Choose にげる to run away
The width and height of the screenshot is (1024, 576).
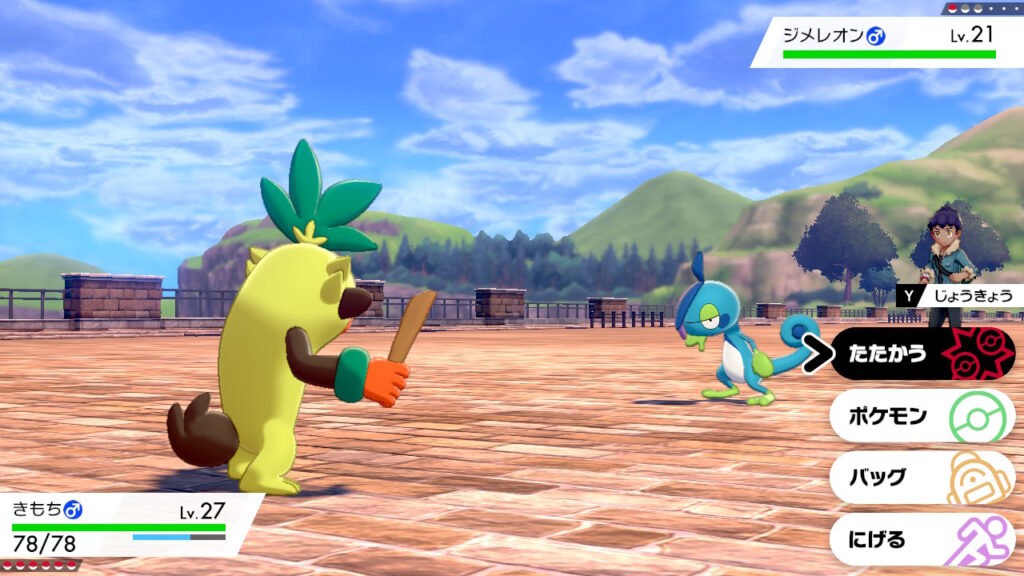point(920,540)
